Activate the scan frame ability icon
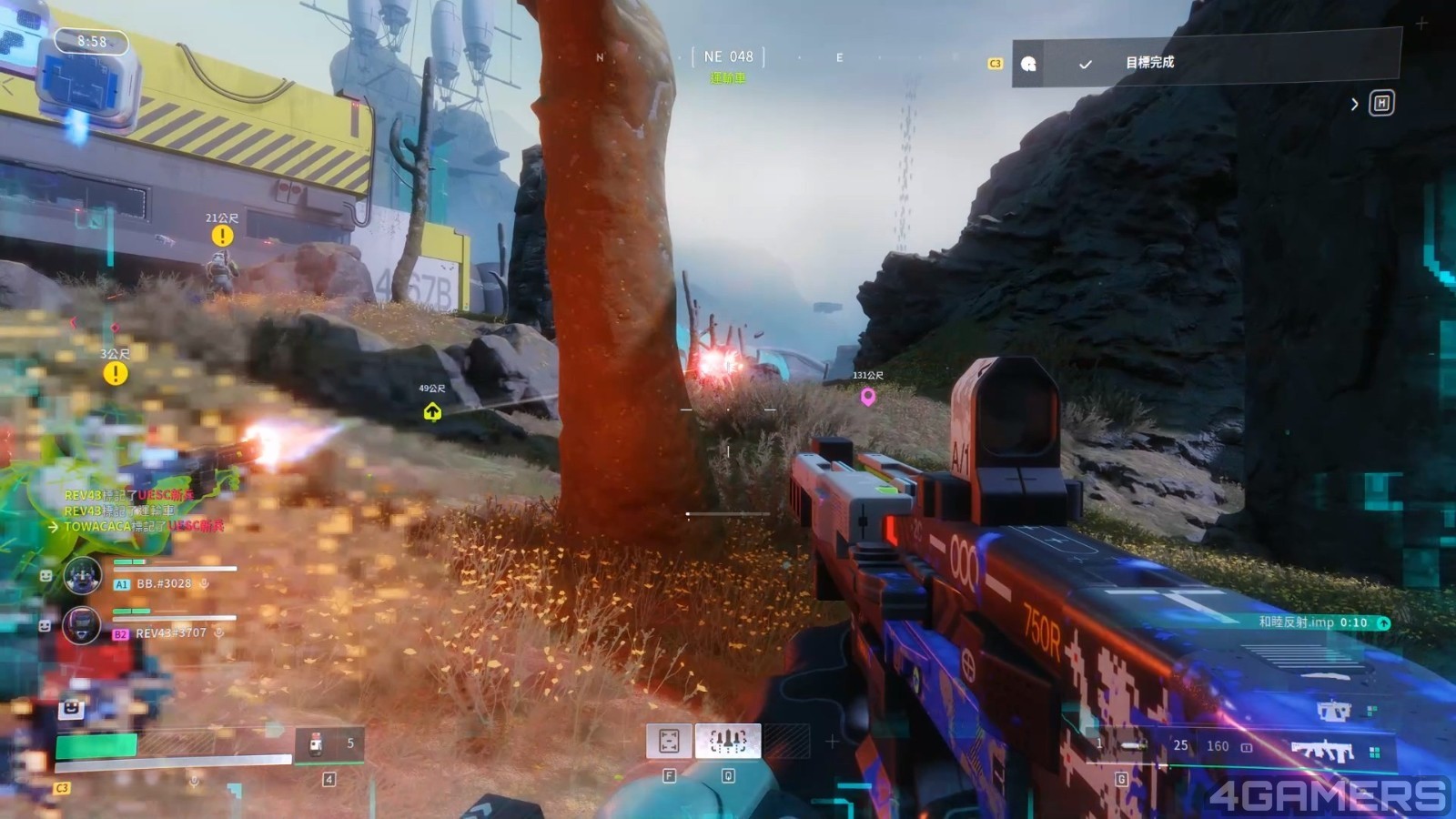The width and height of the screenshot is (1456, 819). click(669, 742)
